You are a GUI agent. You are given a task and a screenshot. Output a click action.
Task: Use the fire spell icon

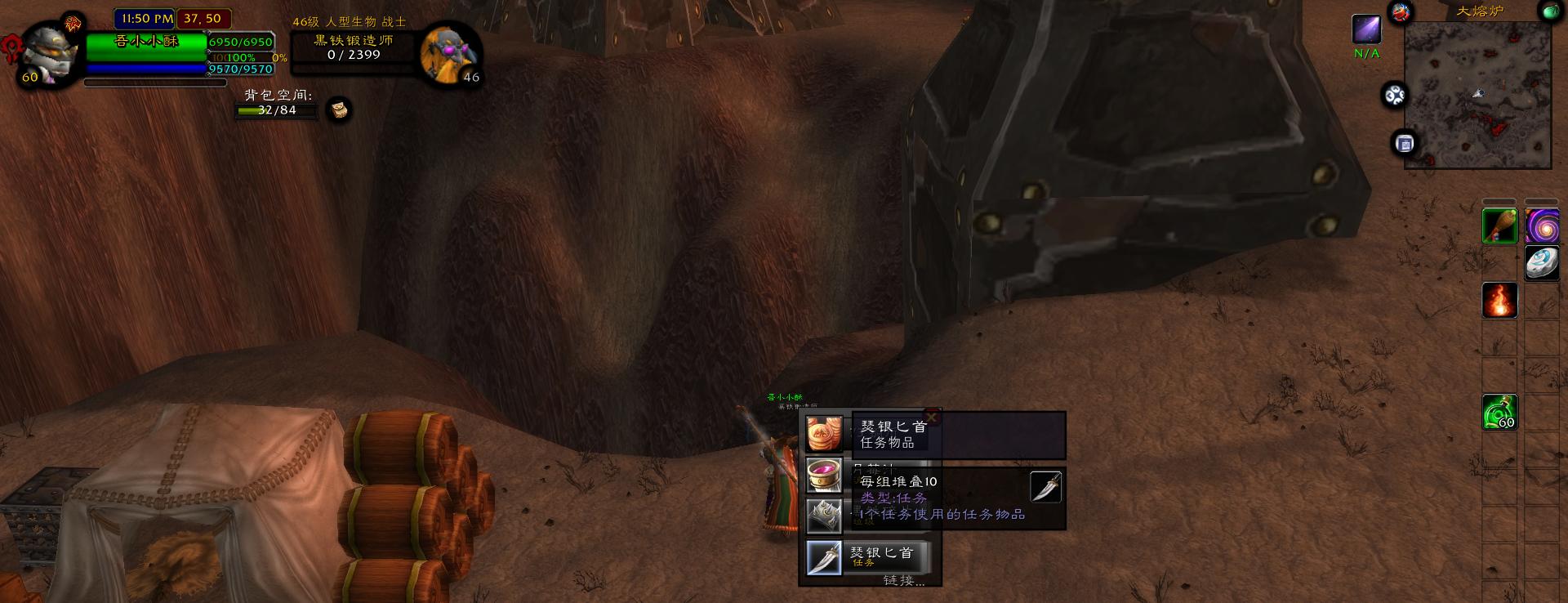[1499, 301]
